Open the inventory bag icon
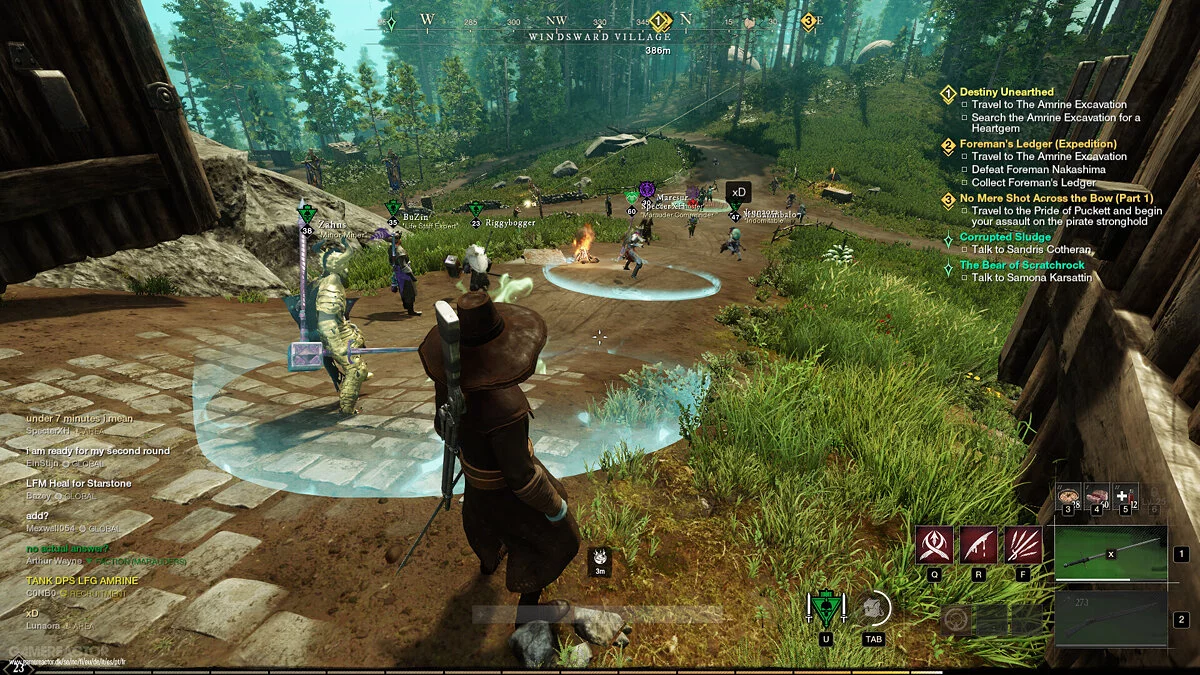Viewport: 1200px width, 675px height. [874, 607]
